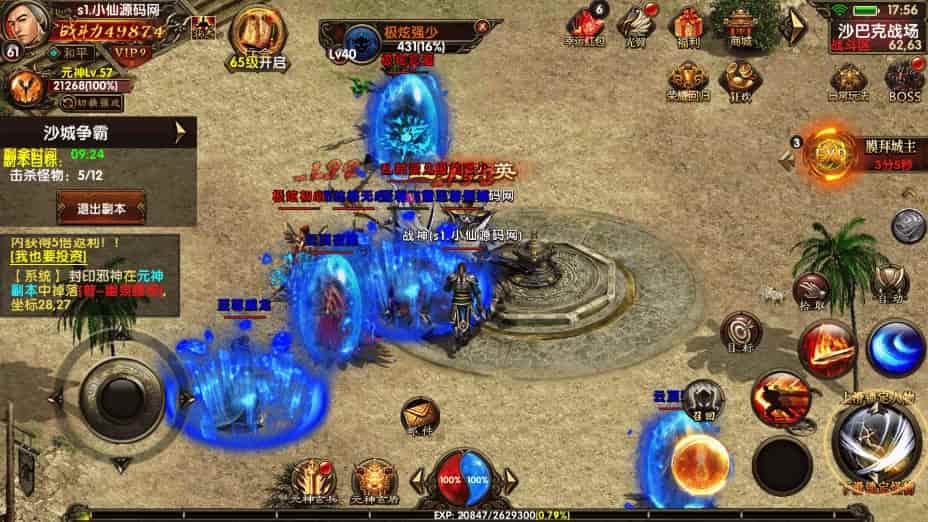
Task: Use the flaming sword slash skill
Action: coord(826,348)
